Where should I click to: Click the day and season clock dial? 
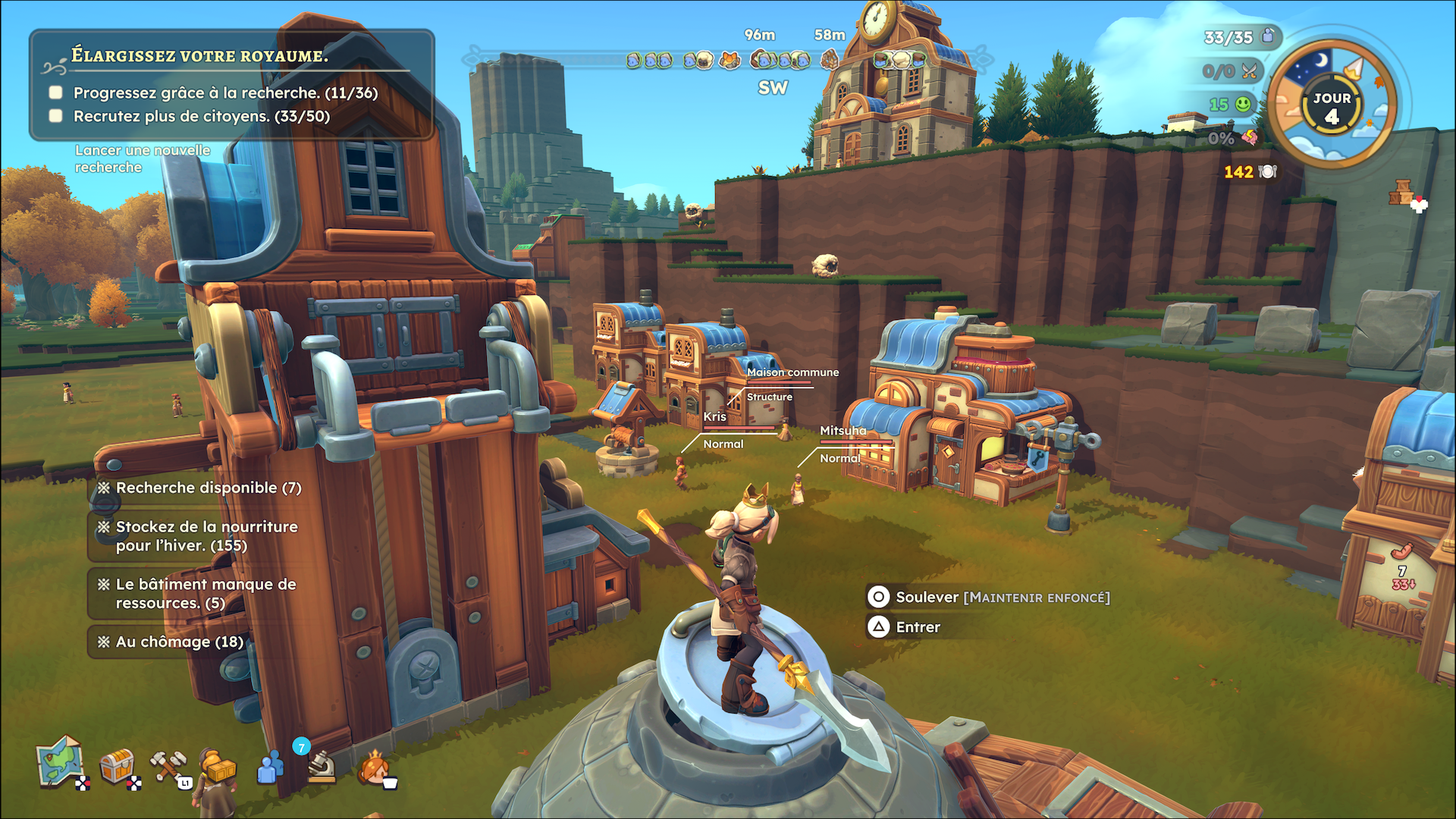1332,103
